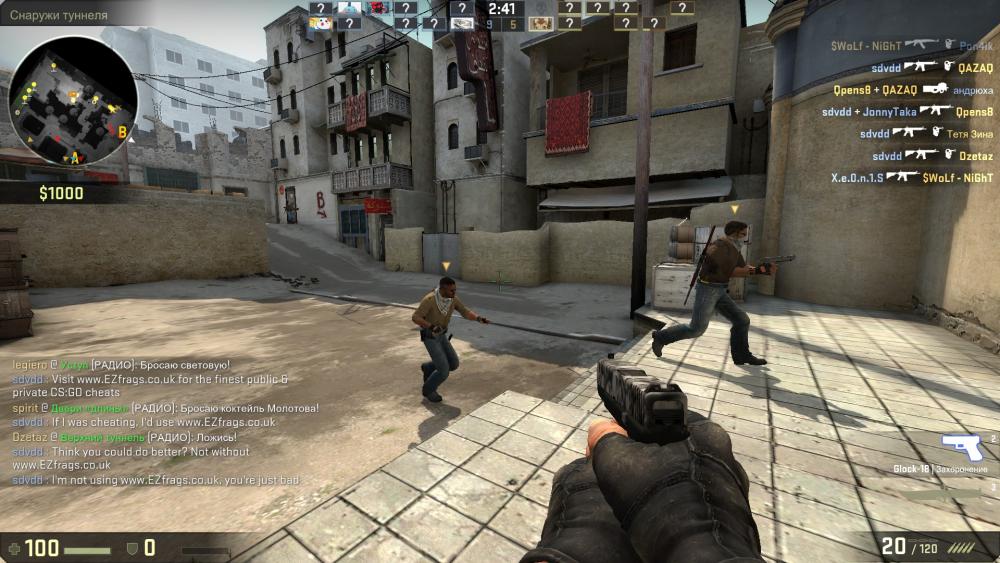Click the circular radar minimap
1000x563 pixels.
coord(73,97)
